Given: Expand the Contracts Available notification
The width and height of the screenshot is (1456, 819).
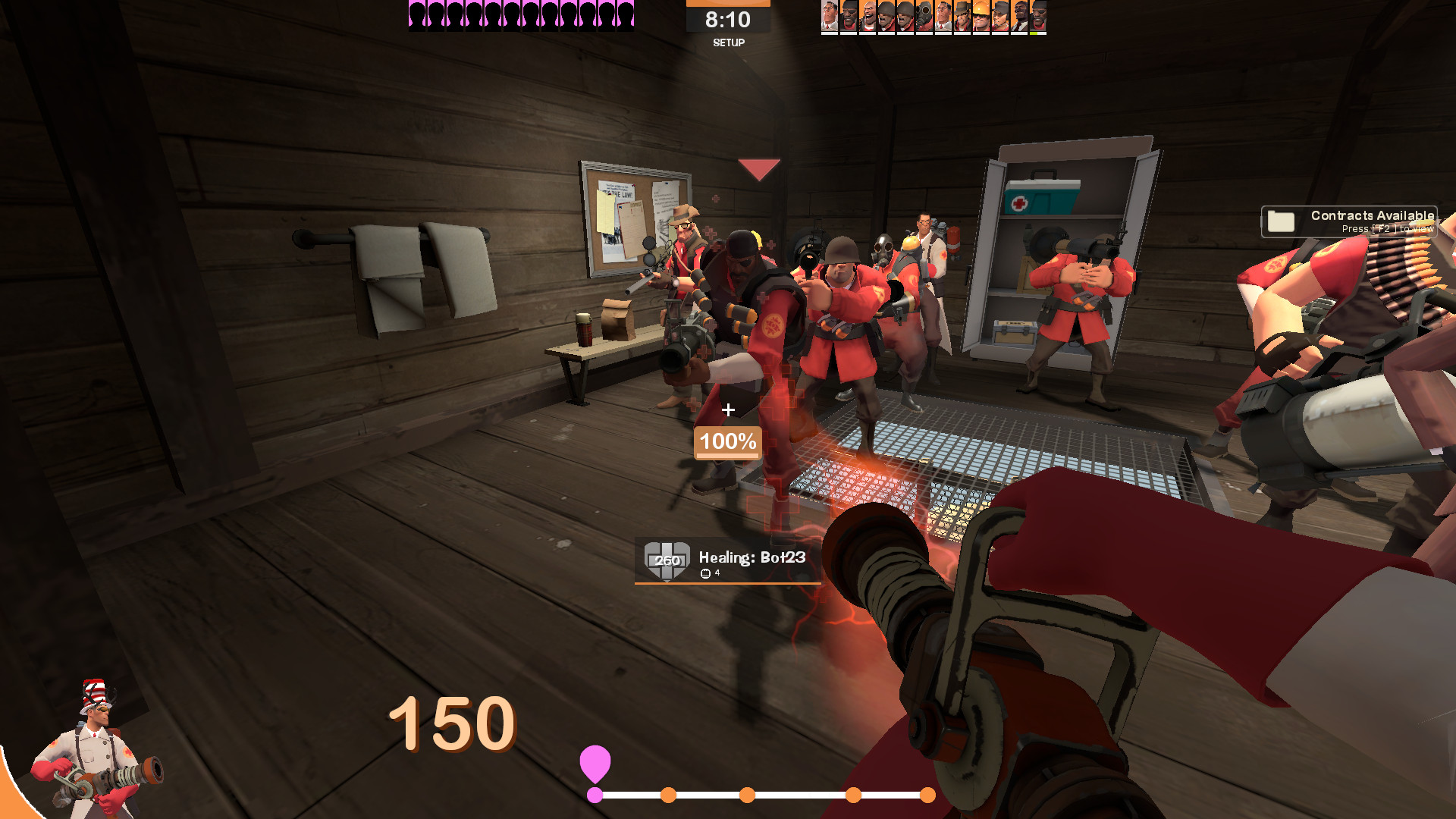Looking at the screenshot, I should (x=1350, y=220).
